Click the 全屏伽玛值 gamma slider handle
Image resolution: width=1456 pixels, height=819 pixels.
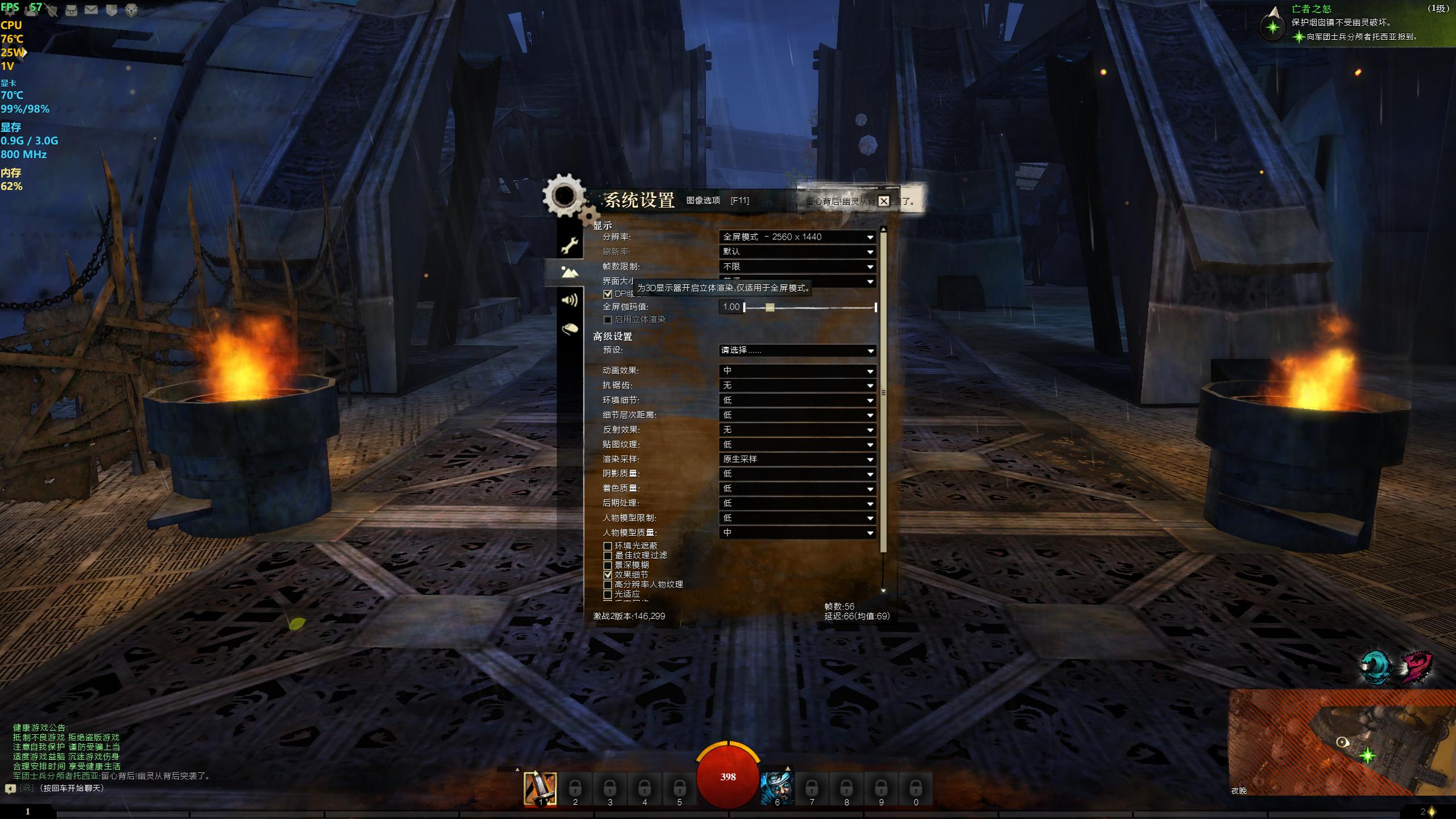pos(770,308)
